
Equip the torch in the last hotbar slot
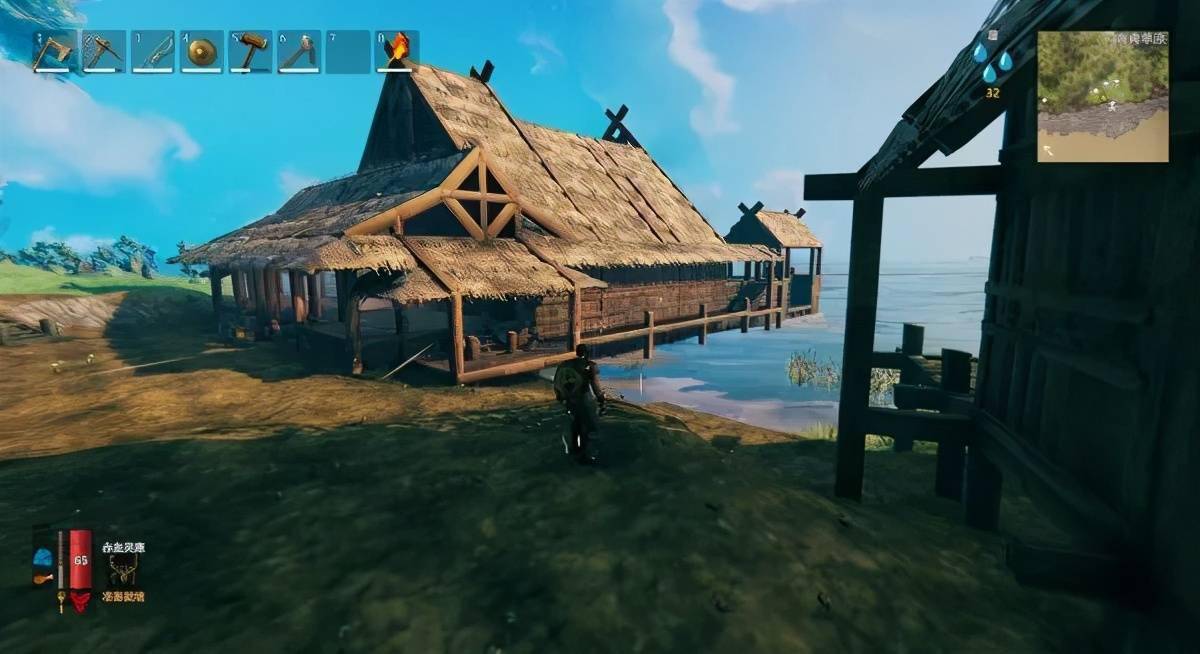pyautogui.click(x=397, y=51)
